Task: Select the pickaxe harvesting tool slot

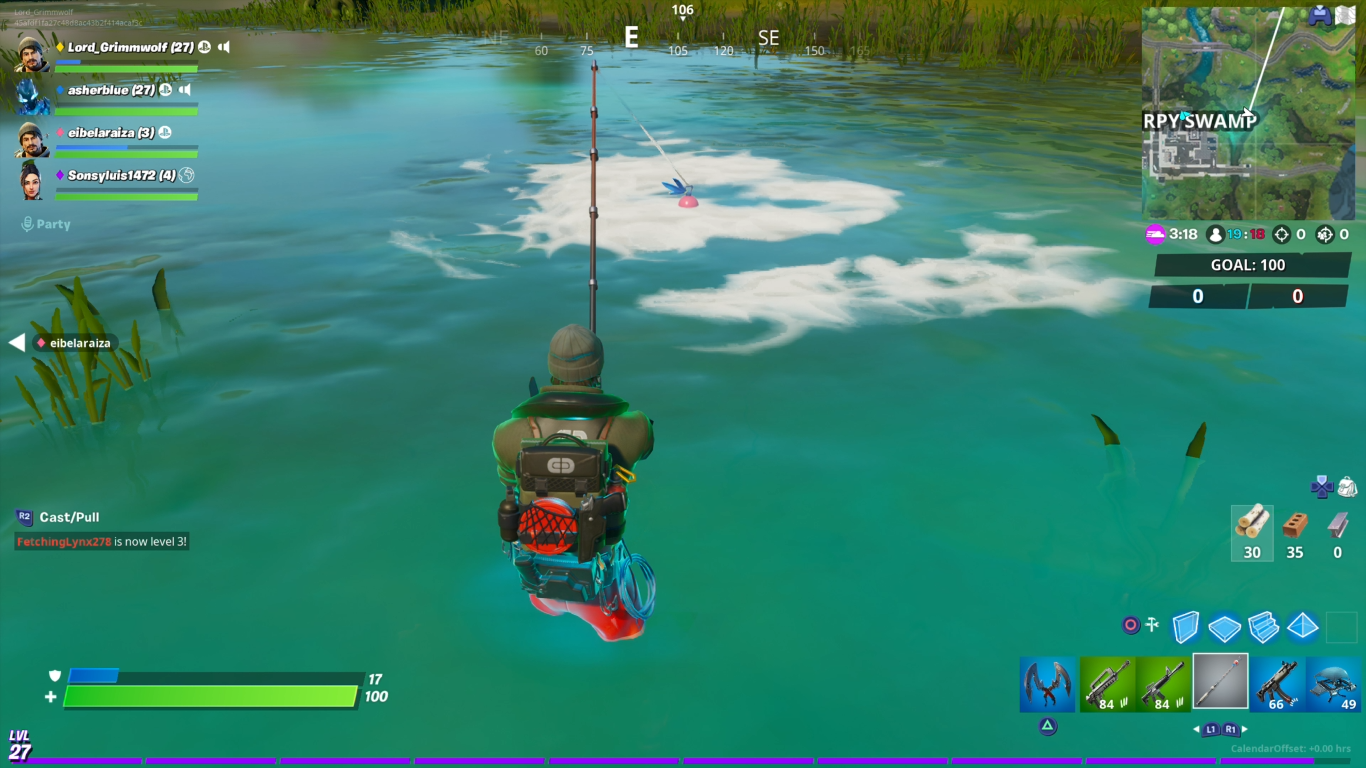Action: click(x=1048, y=684)
